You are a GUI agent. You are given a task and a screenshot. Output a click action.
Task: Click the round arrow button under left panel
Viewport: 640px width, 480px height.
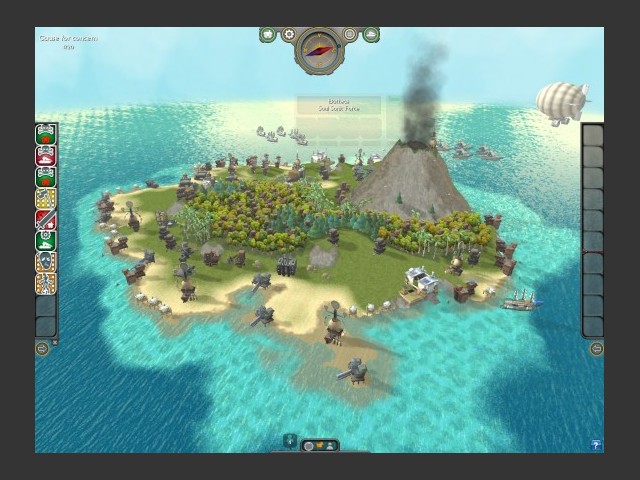pyautogui.click(x=42, y=348)
